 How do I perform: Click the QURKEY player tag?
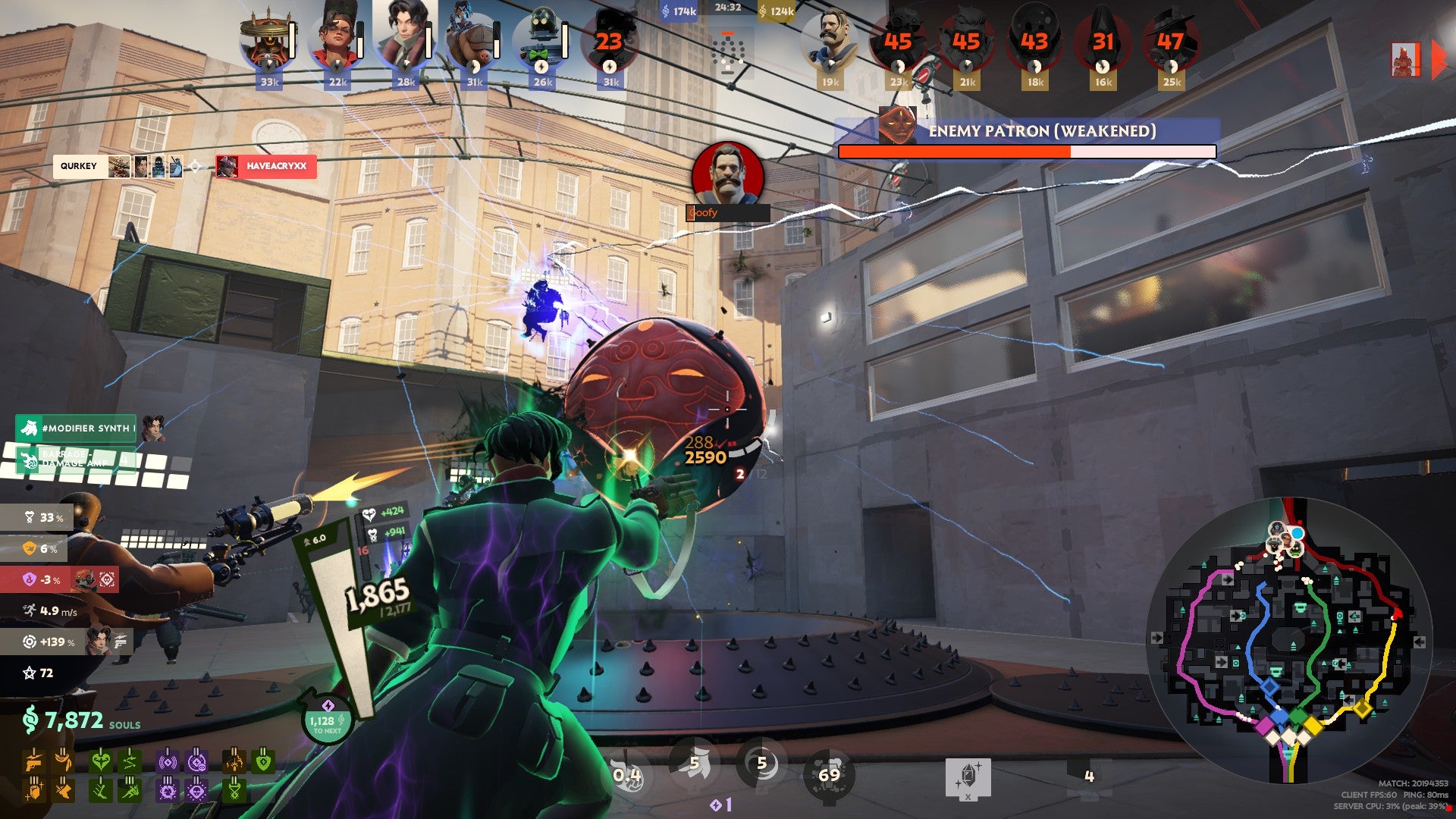point(79,166)
